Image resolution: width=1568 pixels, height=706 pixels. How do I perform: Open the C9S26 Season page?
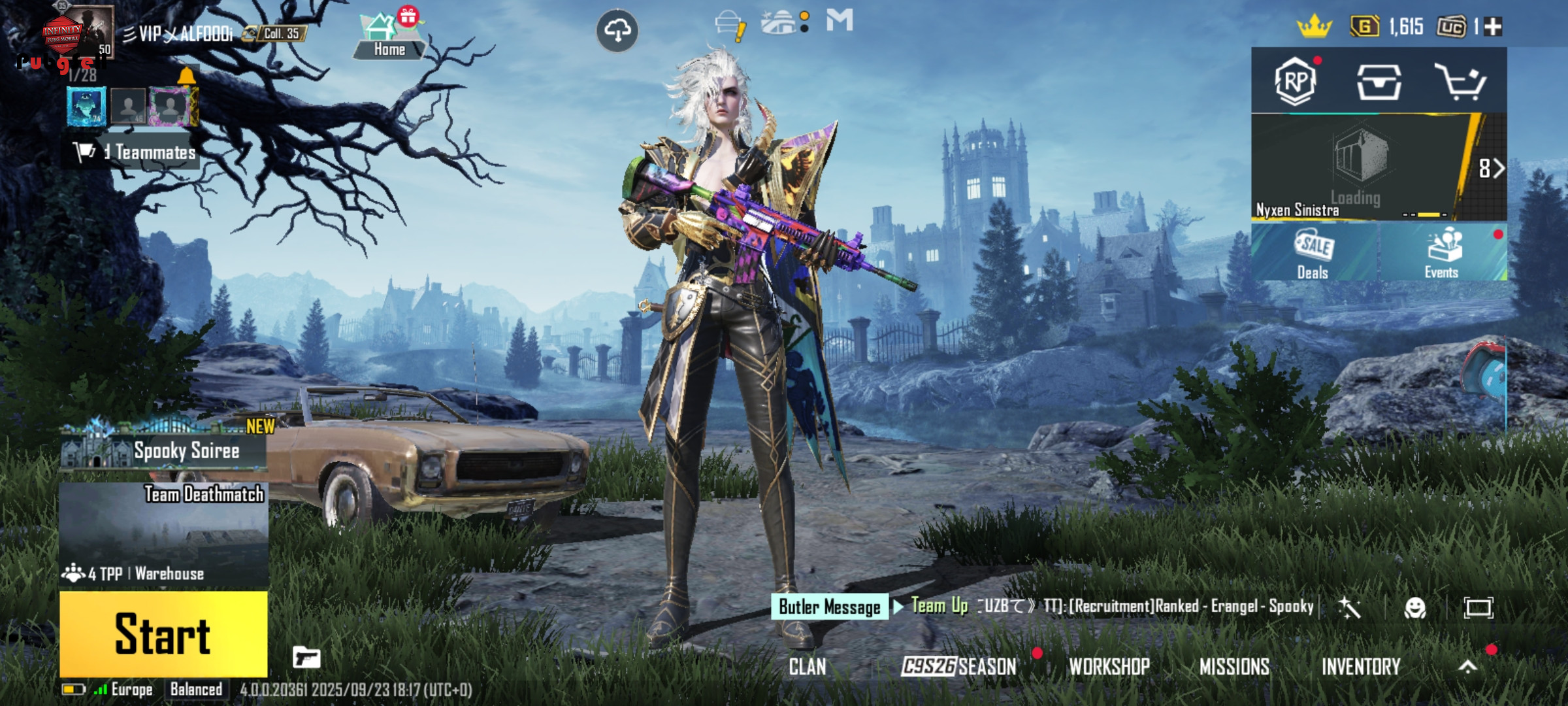tap(958, 667)
